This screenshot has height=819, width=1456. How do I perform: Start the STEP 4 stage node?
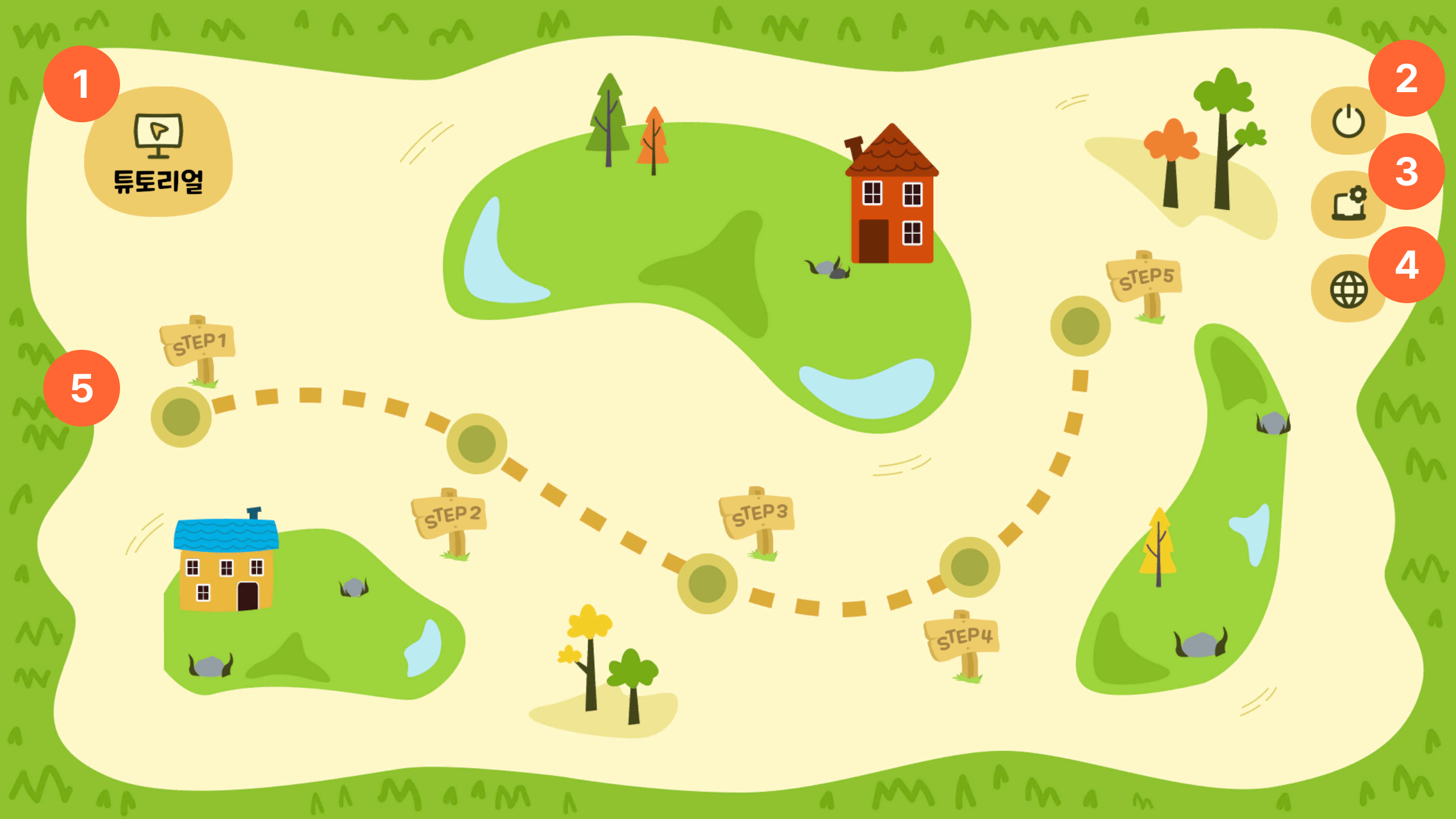coord(969,567)
